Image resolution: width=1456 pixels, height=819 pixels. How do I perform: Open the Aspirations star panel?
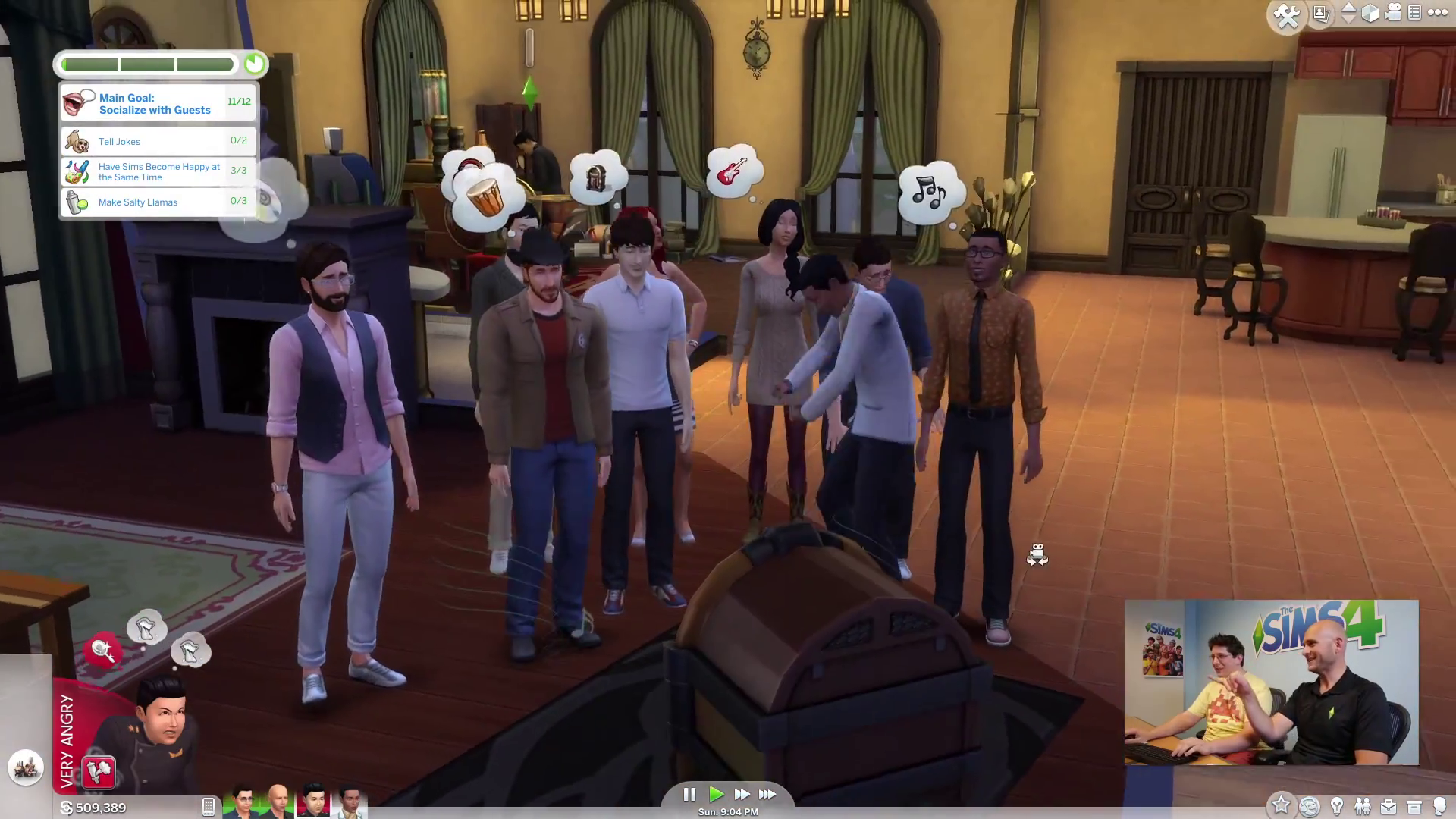[x=1281, y=805]
